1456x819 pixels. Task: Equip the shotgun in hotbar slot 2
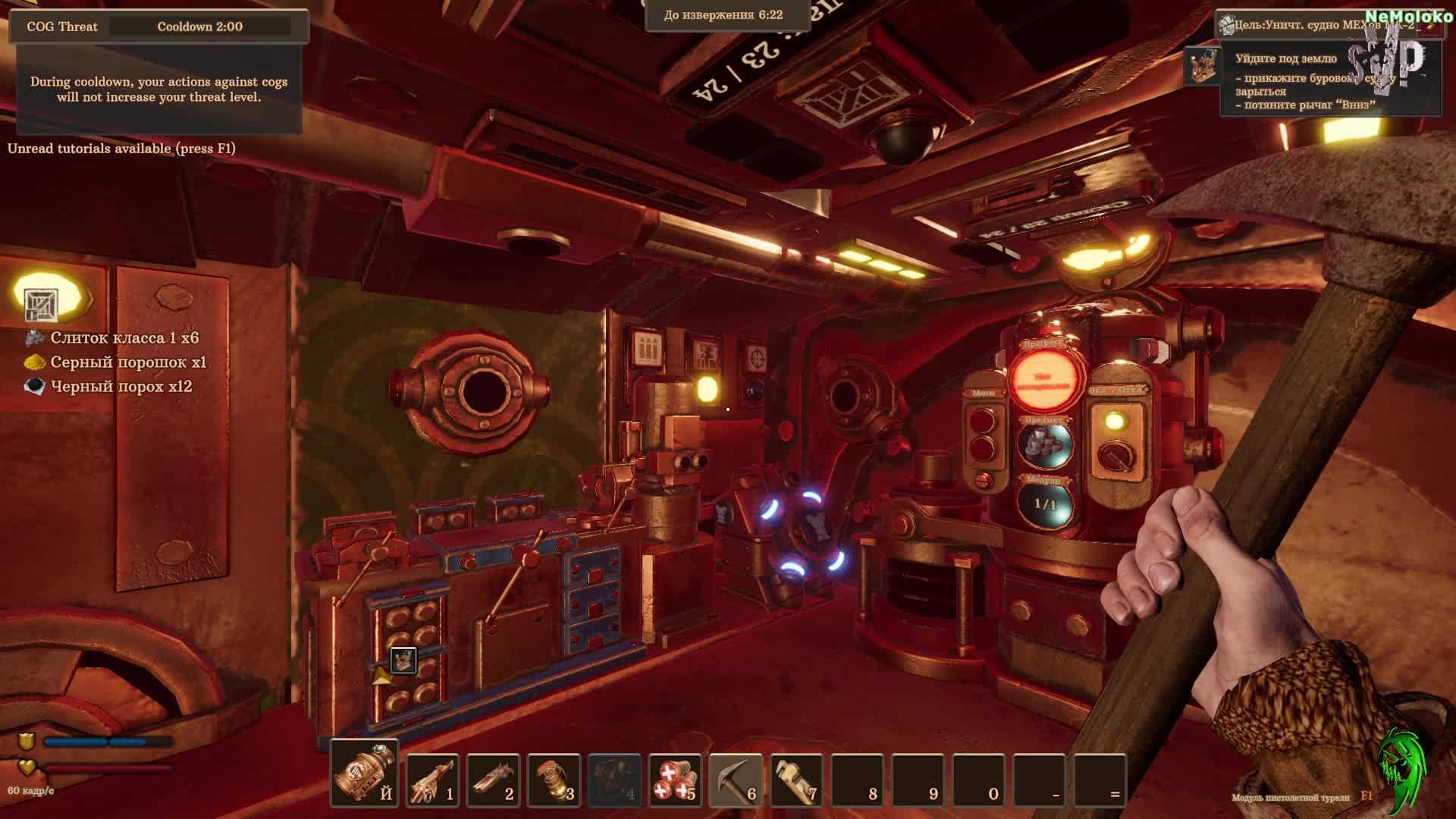493,780
